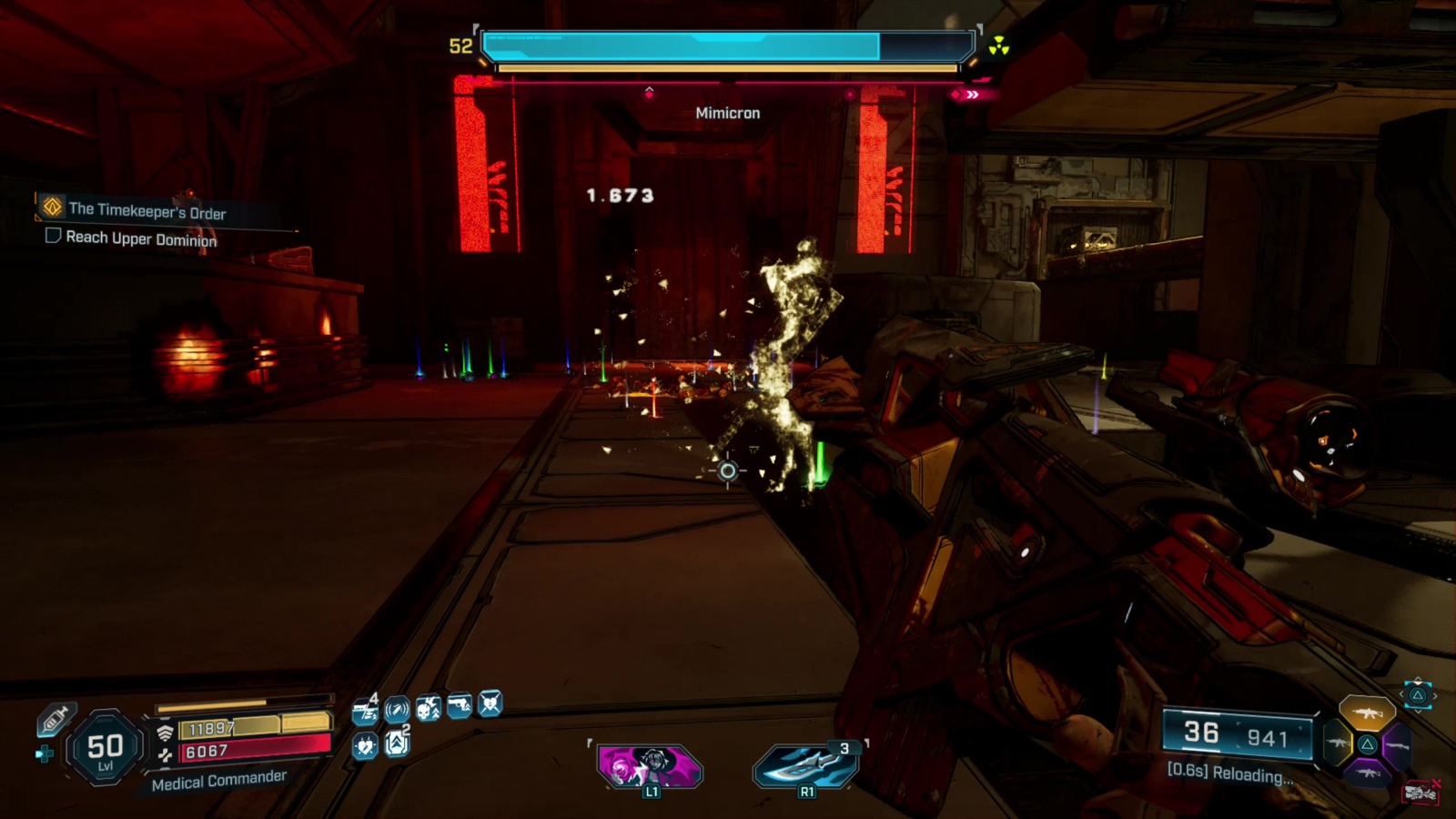Select the skull kill-skill buff icon
The height and width of the screenshot is (819, 1456).
click(427, 709)
